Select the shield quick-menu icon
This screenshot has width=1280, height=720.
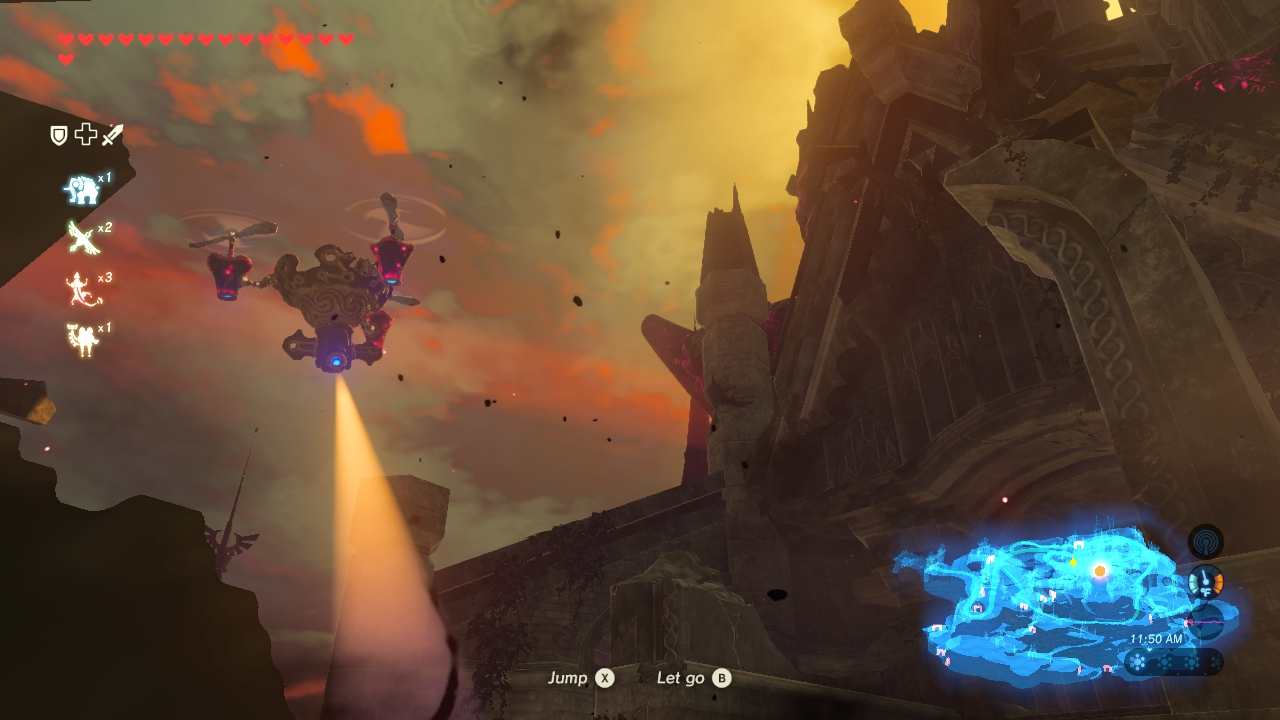coord(59,135)
